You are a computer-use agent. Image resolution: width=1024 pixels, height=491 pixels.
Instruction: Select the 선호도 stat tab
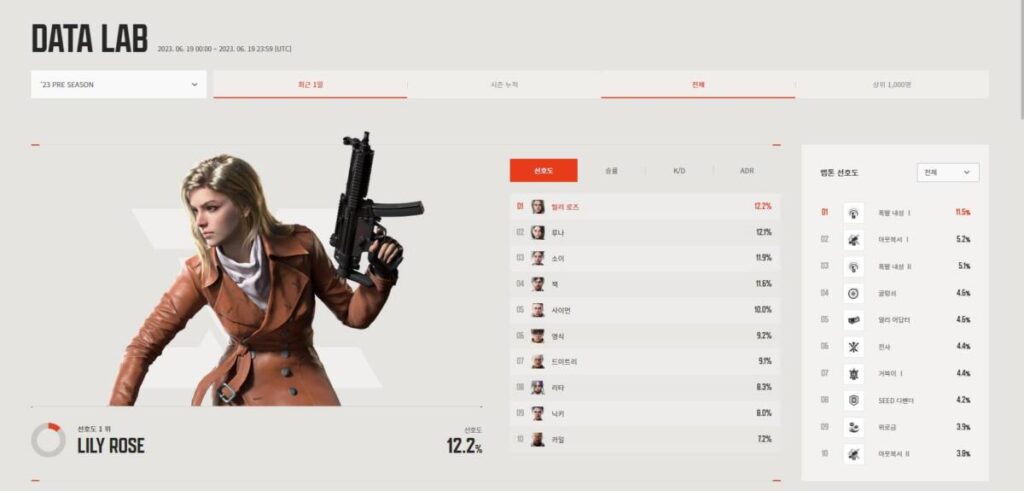543,171
